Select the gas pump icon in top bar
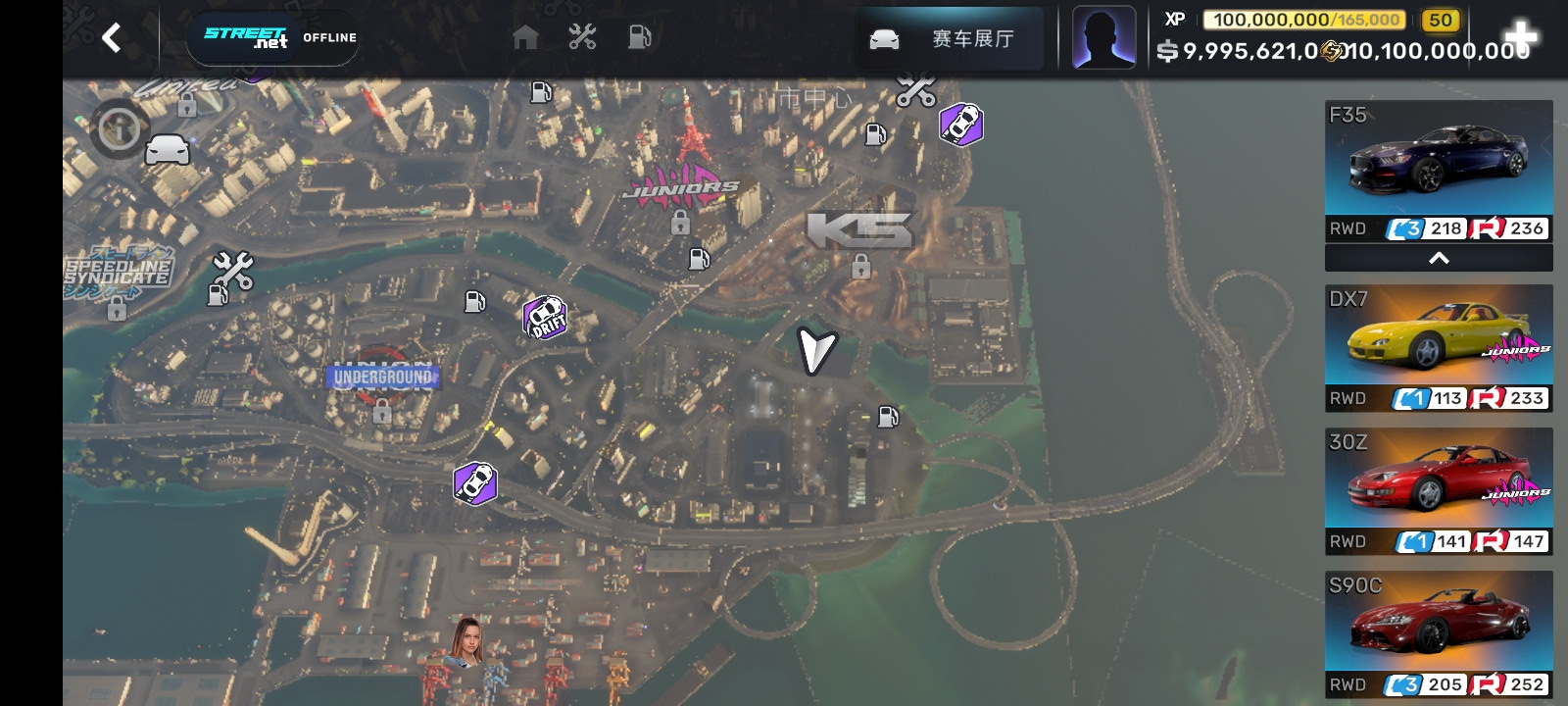The height and width of the screenshot is (706, 1568). [639, 38]
